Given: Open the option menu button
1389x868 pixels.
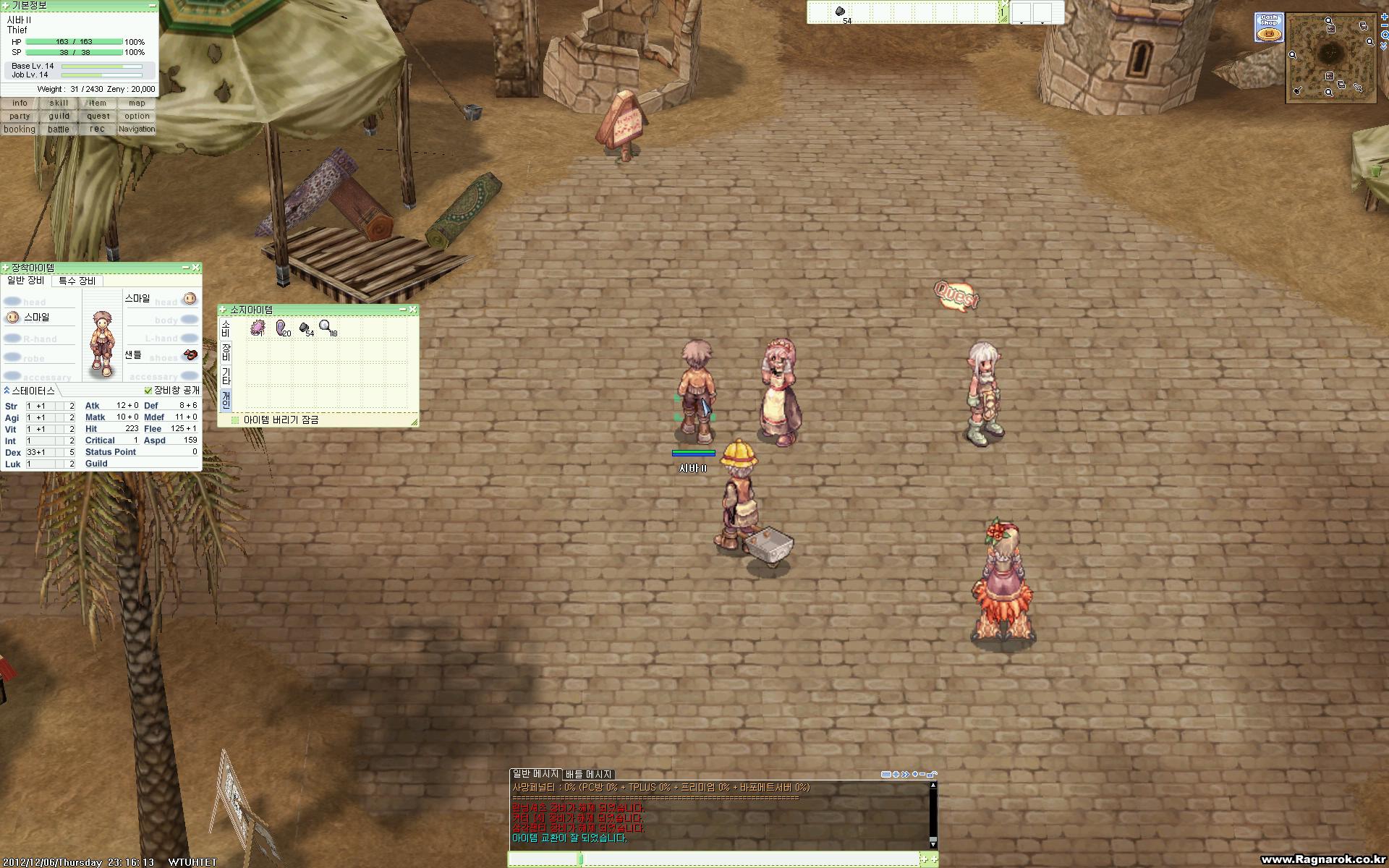Looking at the screenshot, I should click(x=137, y=116).
